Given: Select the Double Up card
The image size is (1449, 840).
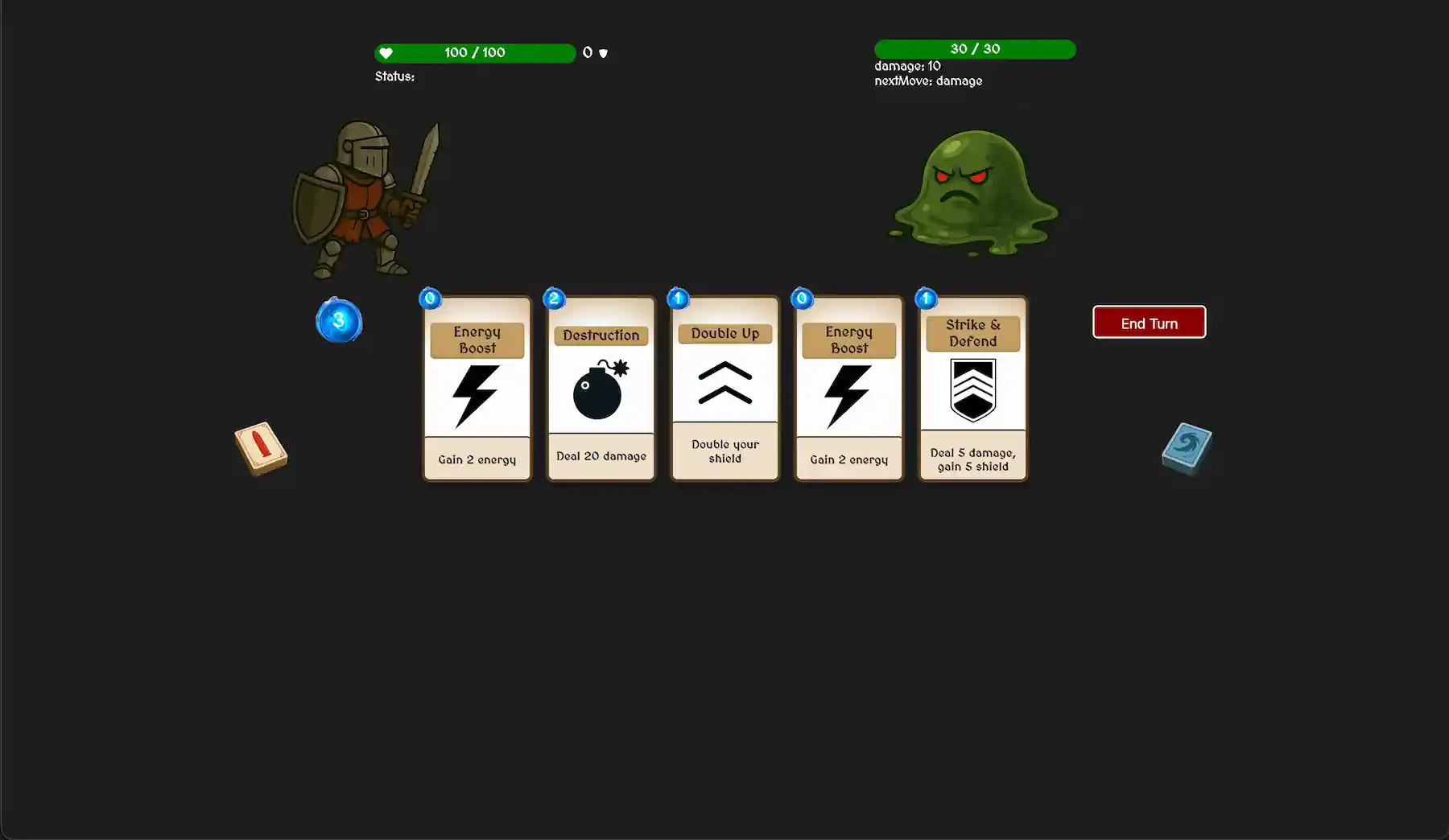Looking at the screenshot, I should [725, 389].
